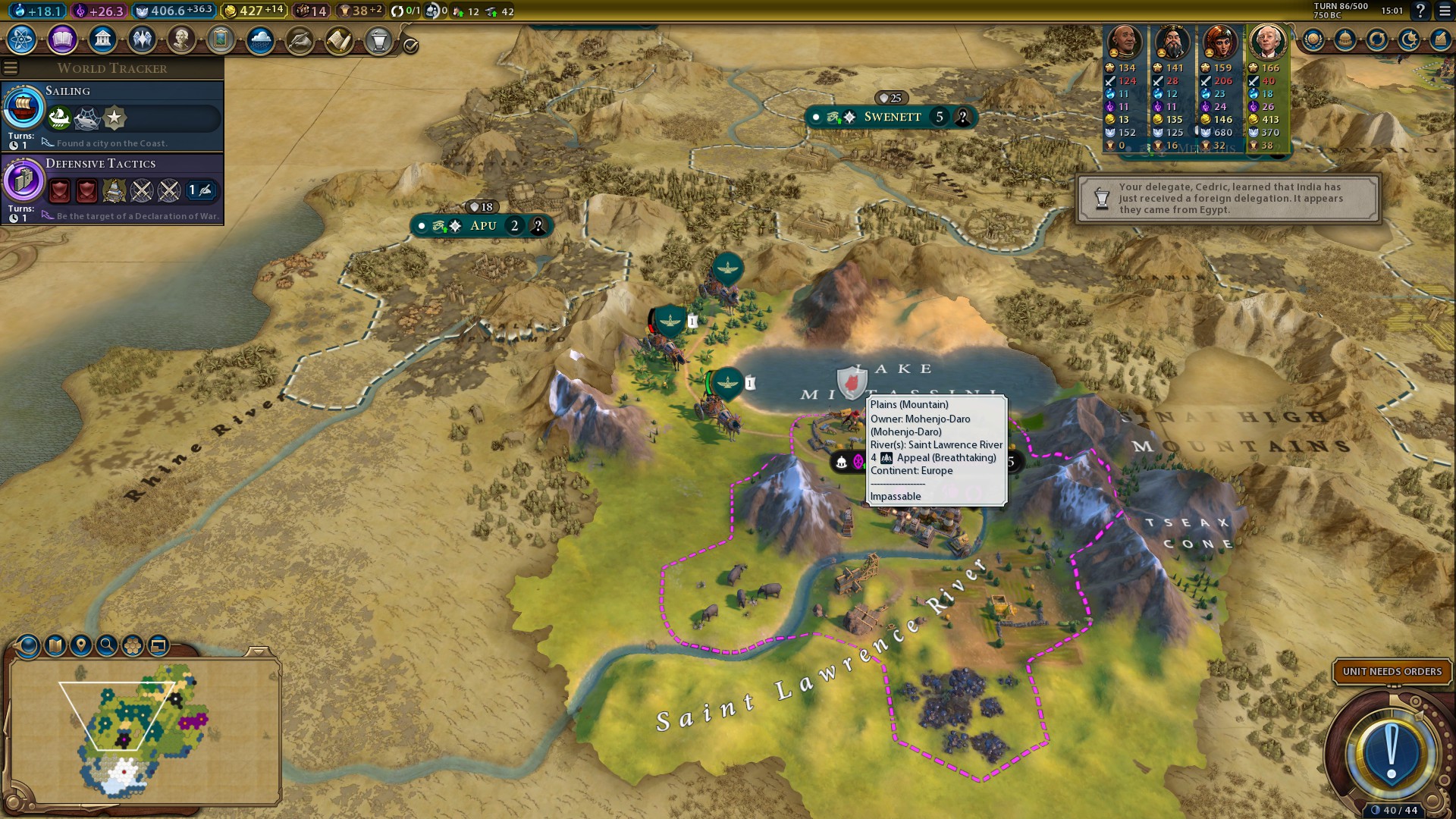Dismiss the foreign delegation notification

click(1228, 199)
